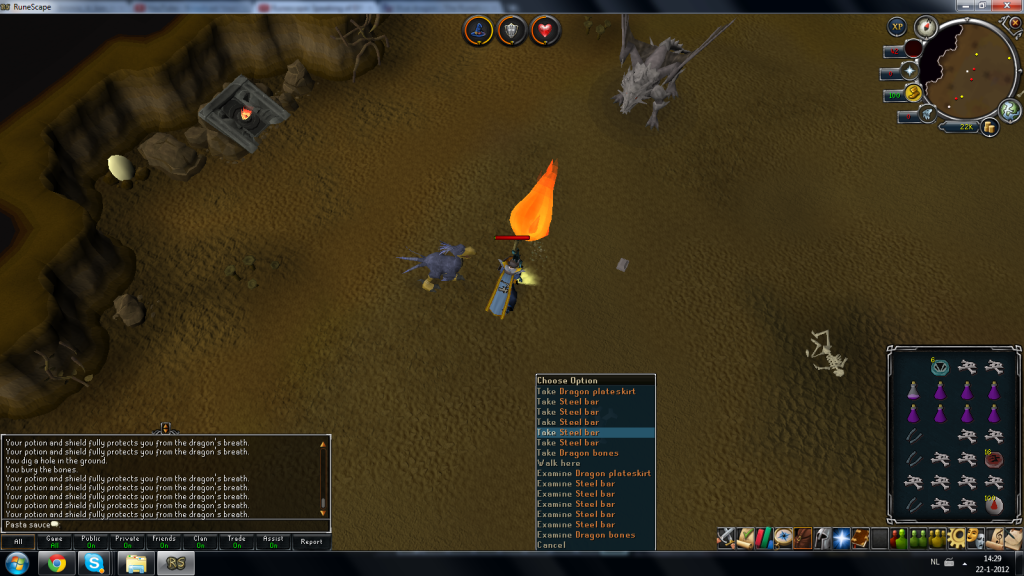Select Walk here in the context menu
The image size is (1024, 576).
[x=558, y=463]
